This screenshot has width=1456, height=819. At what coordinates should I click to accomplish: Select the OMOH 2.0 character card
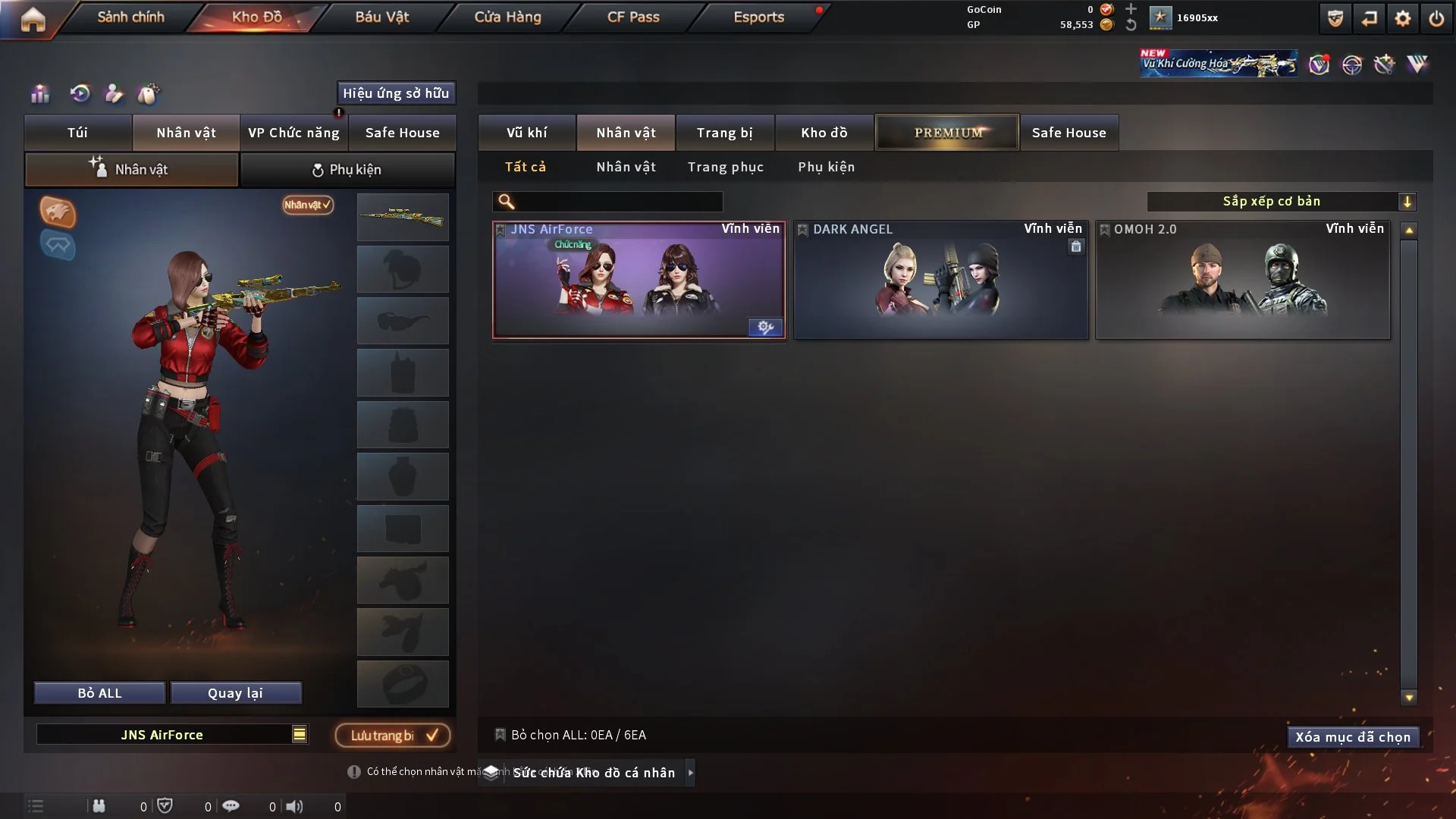(1242, 281)
